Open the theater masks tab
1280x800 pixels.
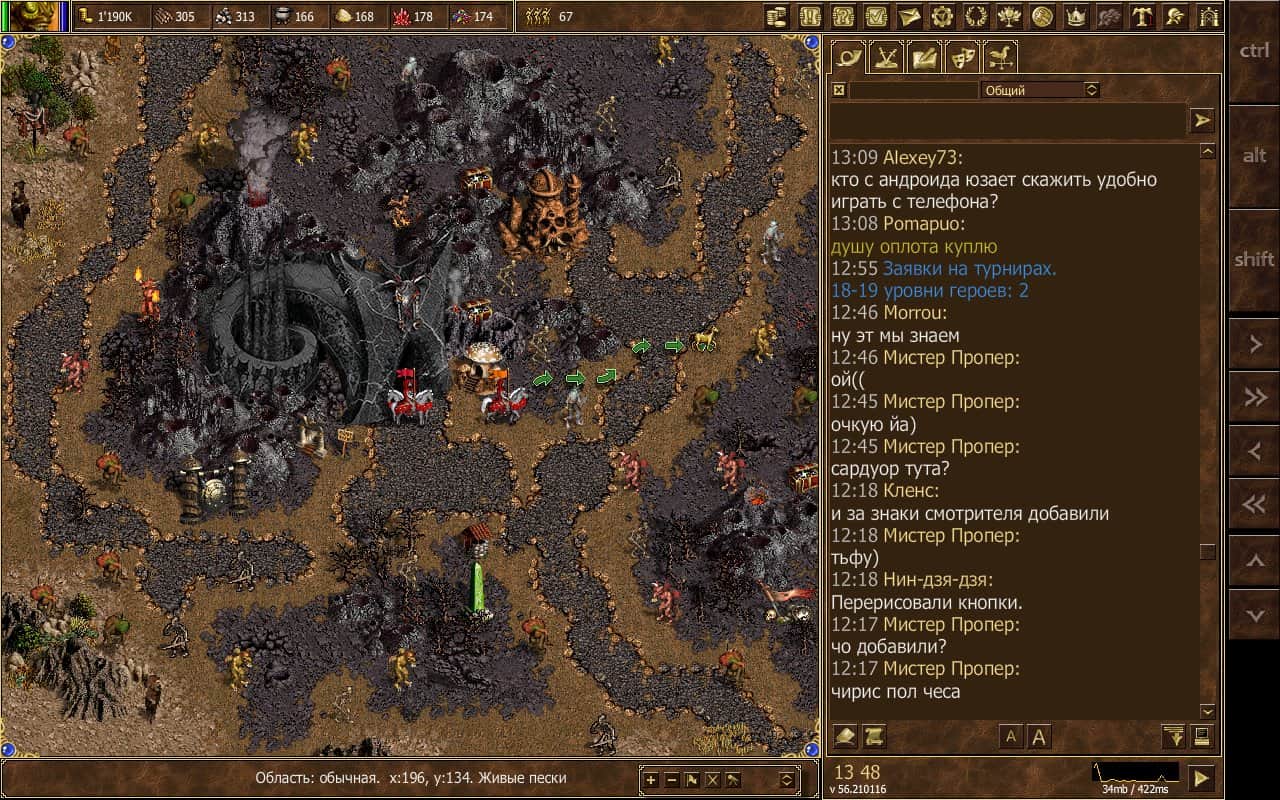(962, 57)
